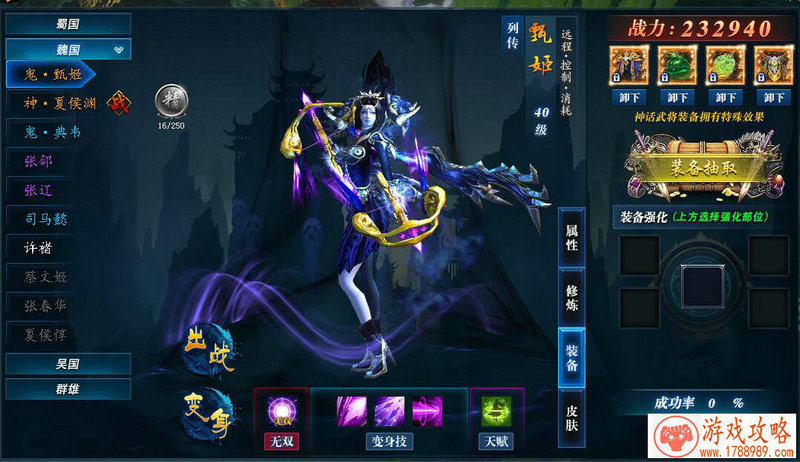This screenshot has height=462, width=800.
Task: Open the 吴国 faction list
Action: 67,363
